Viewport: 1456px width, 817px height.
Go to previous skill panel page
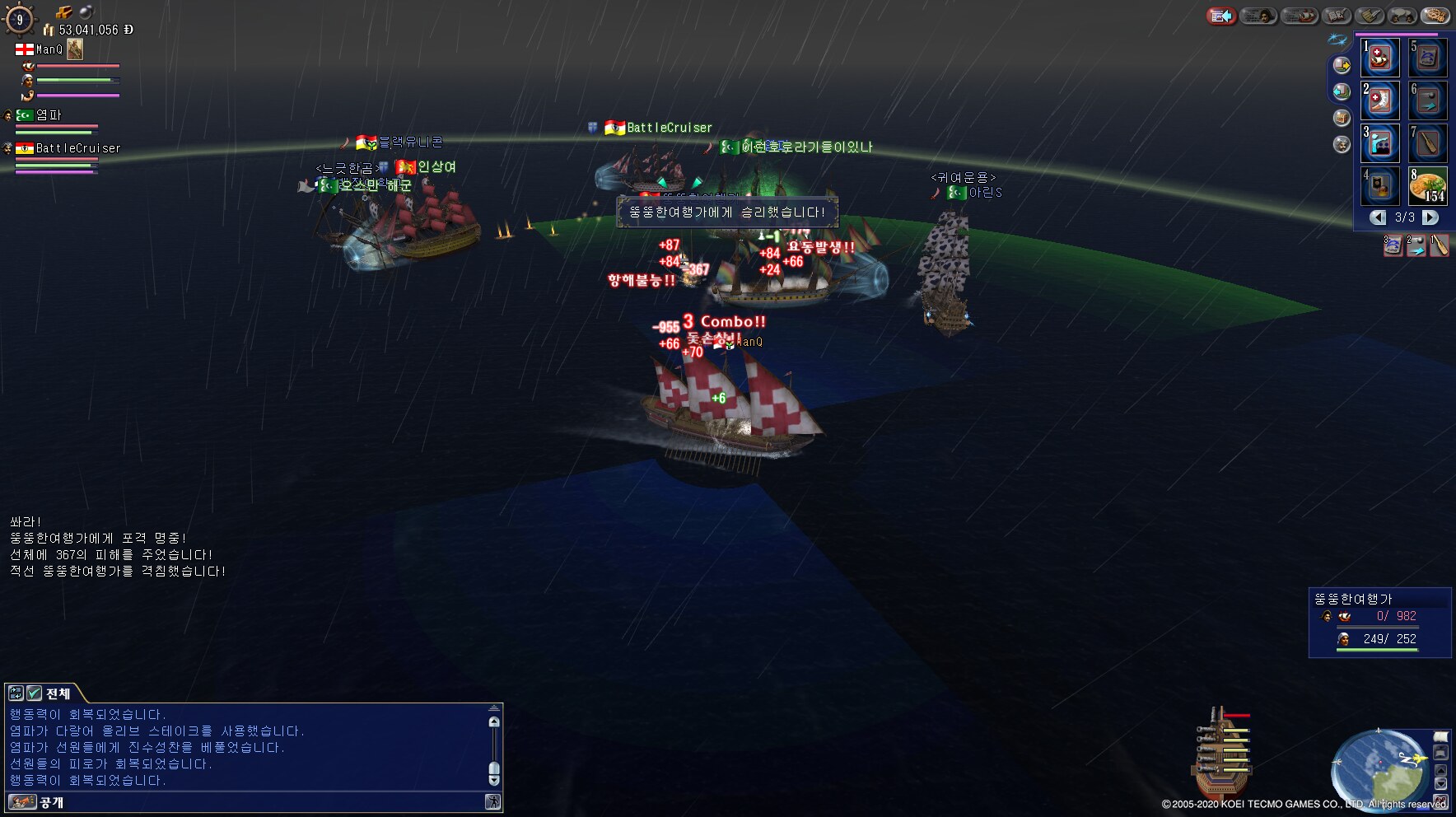[1378, 217]
